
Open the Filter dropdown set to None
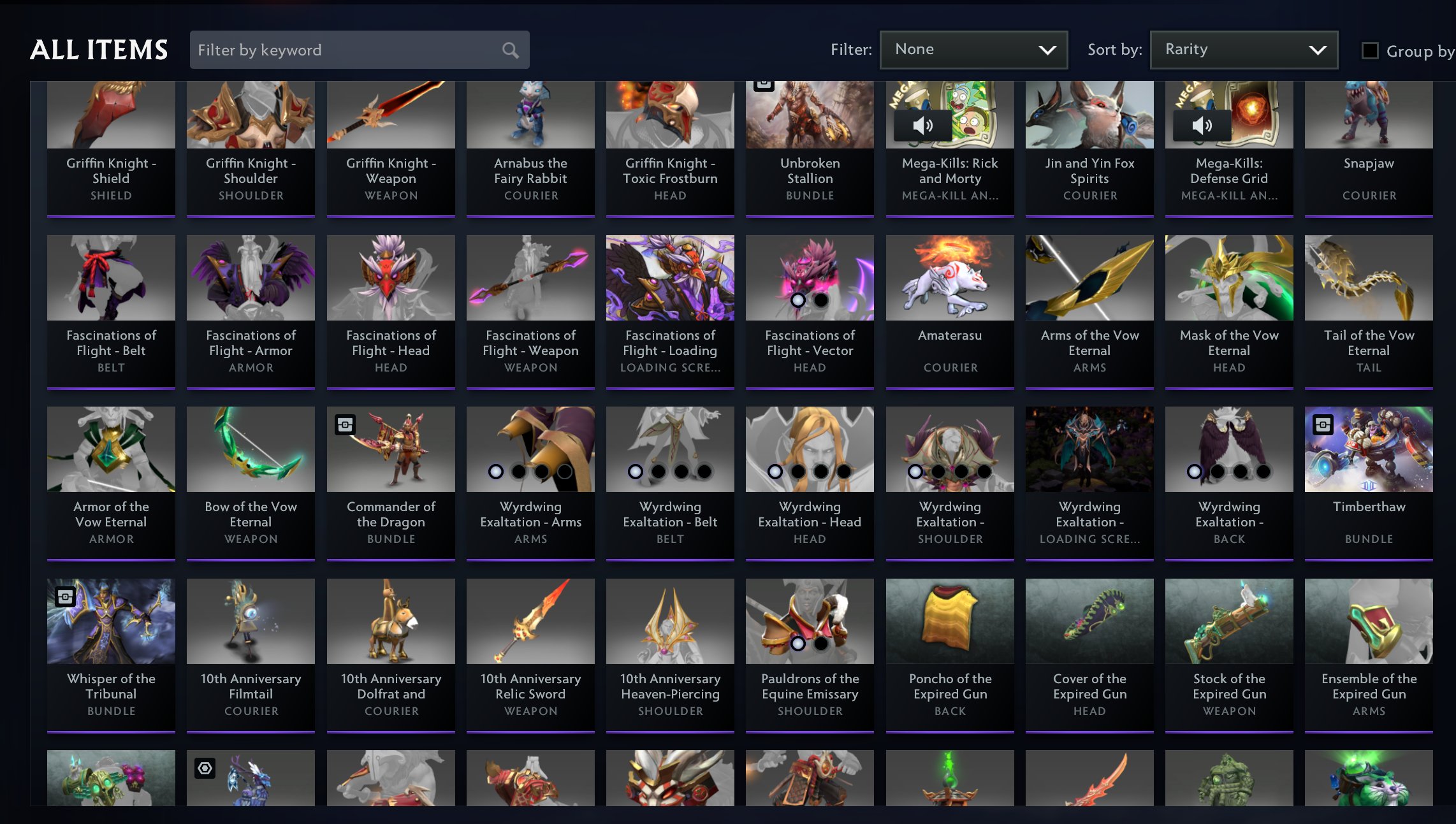coord(973,49)
